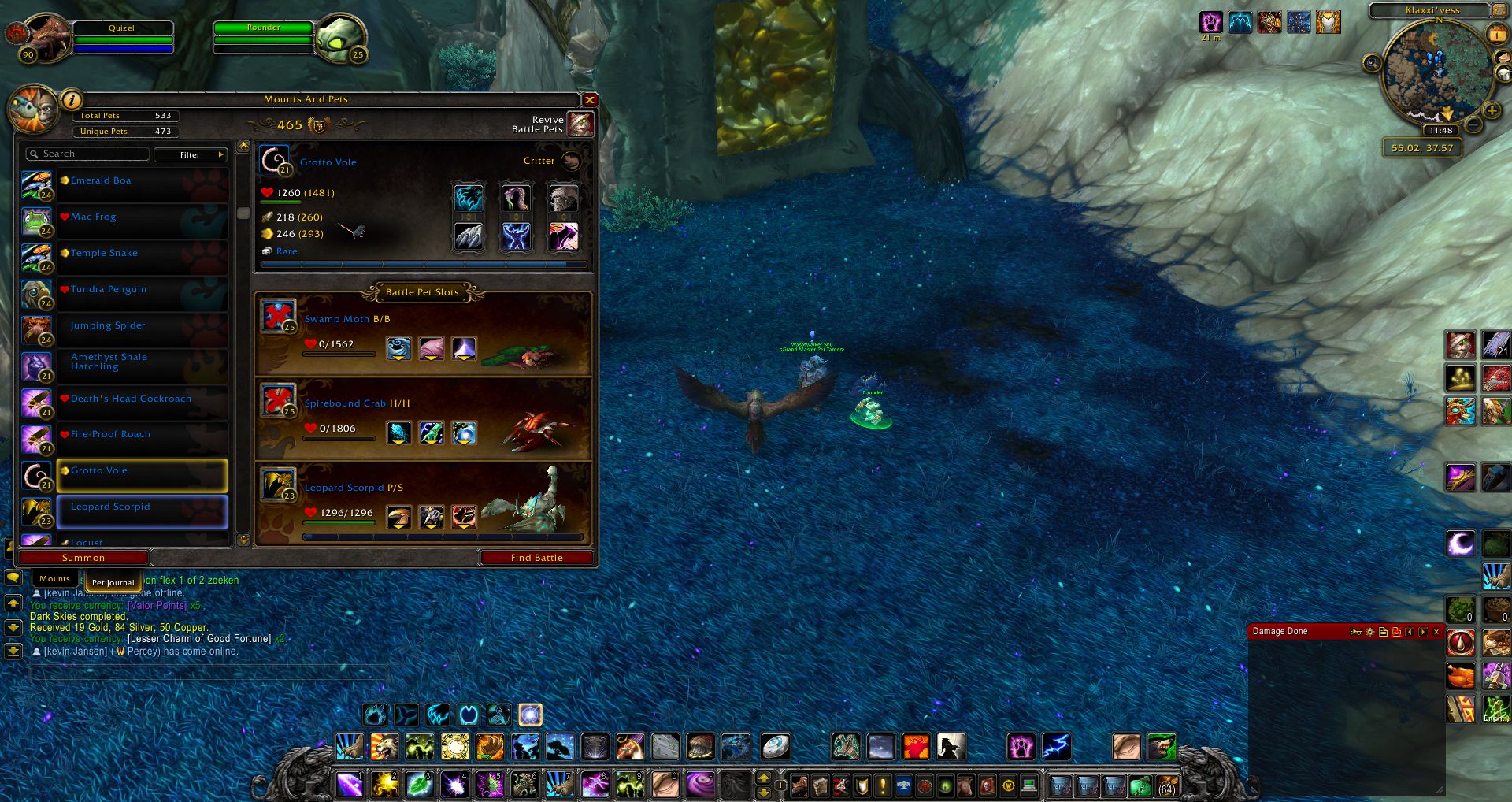Zoom in the minimap
This screenshot has height=802, width=1512.
pyautogui.click(x=1492, y=110)
